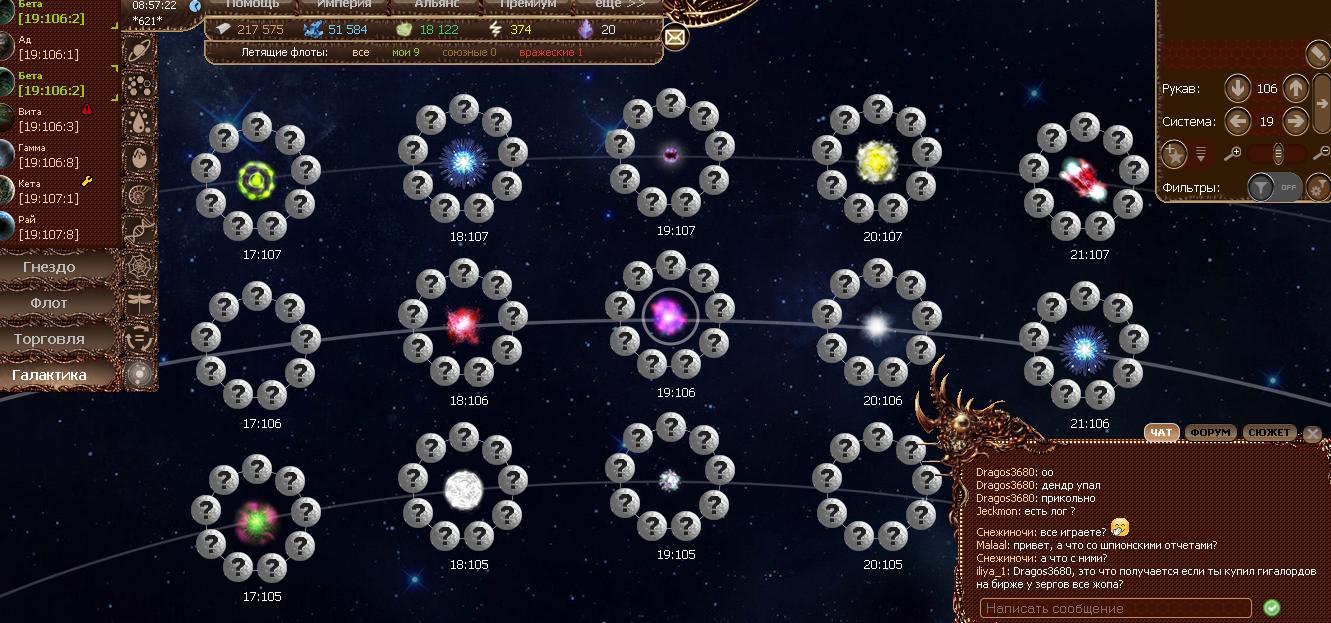Go to previous Система with left arrow

[1238, 122]
